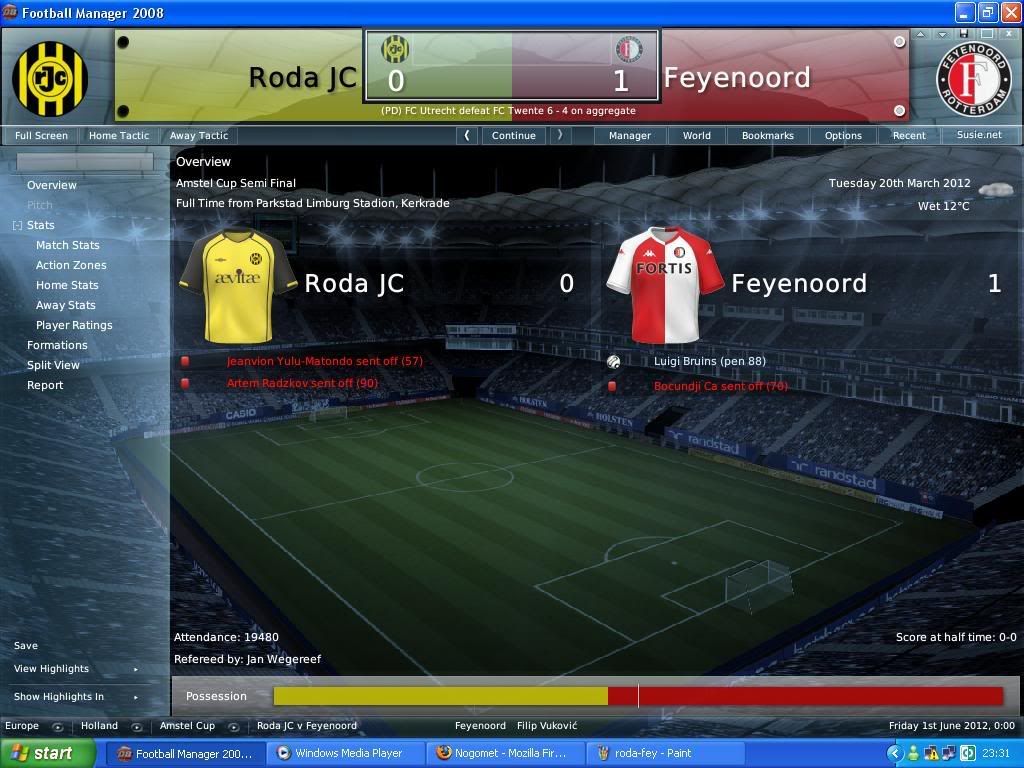Open the Manager menu
Image resolution: width=1024 pixels, height=768 pixels.
pos(630,135)
